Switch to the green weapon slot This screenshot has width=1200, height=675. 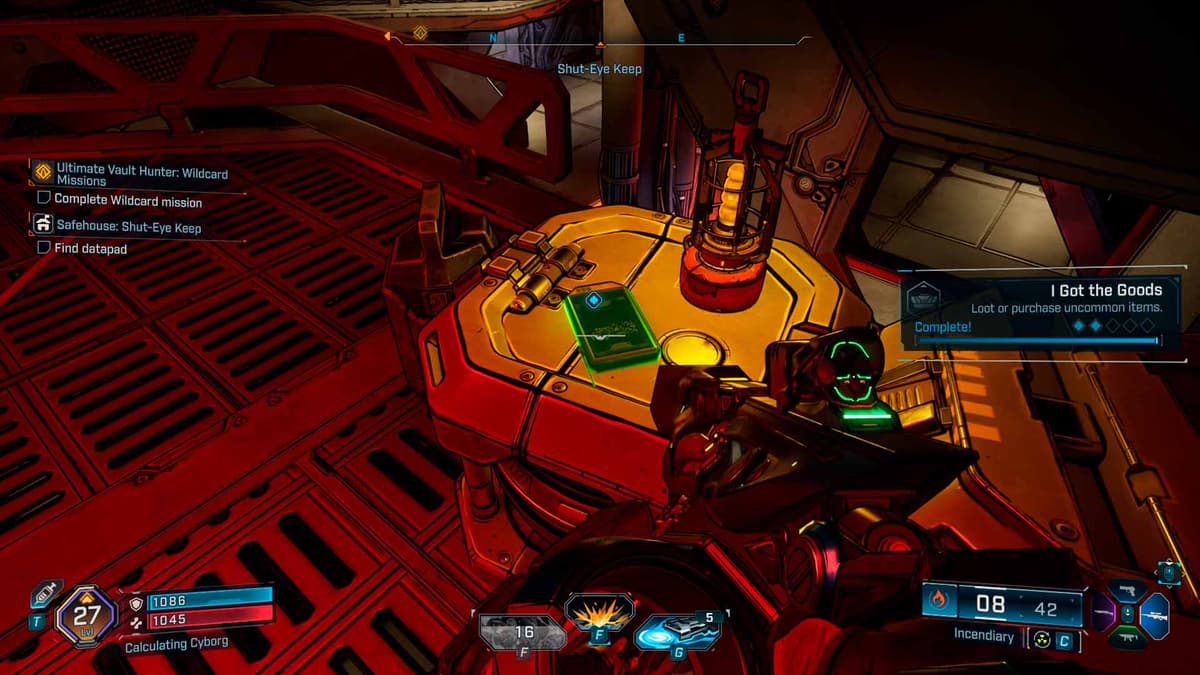pyautogui.click(x=1128, y=638)
